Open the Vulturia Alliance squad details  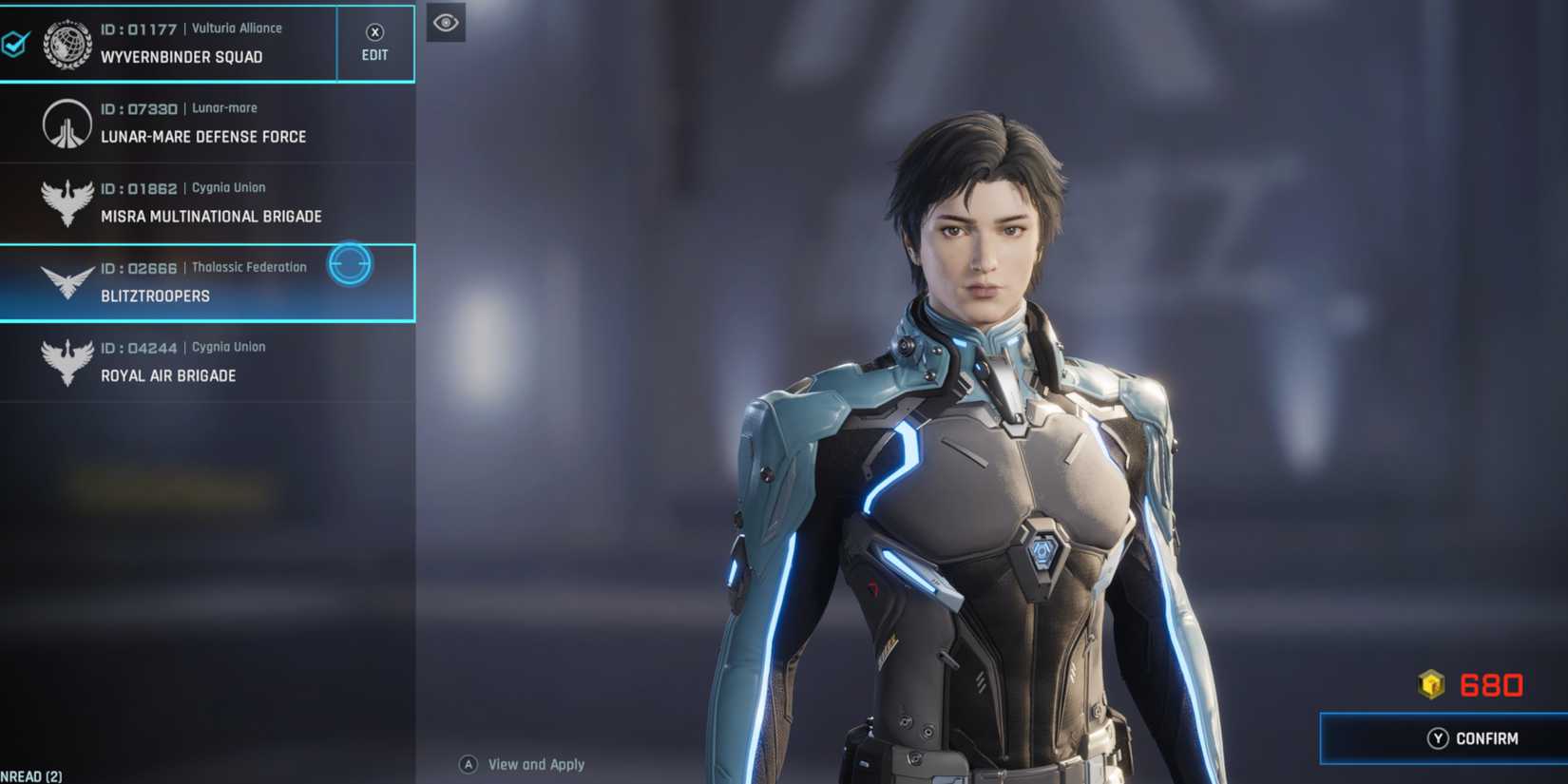[190, 42]
